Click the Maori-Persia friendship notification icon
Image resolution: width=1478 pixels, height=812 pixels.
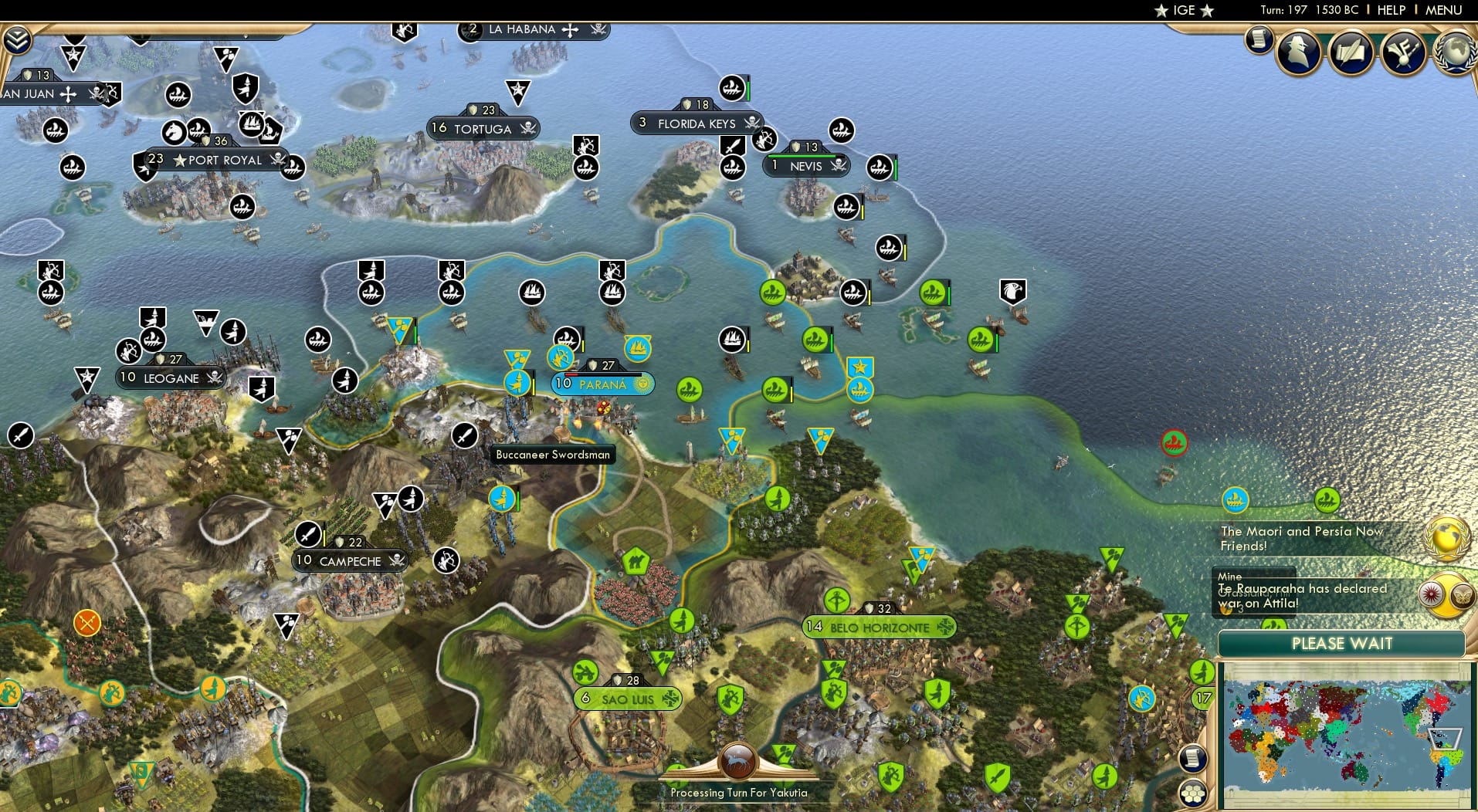1446,538
